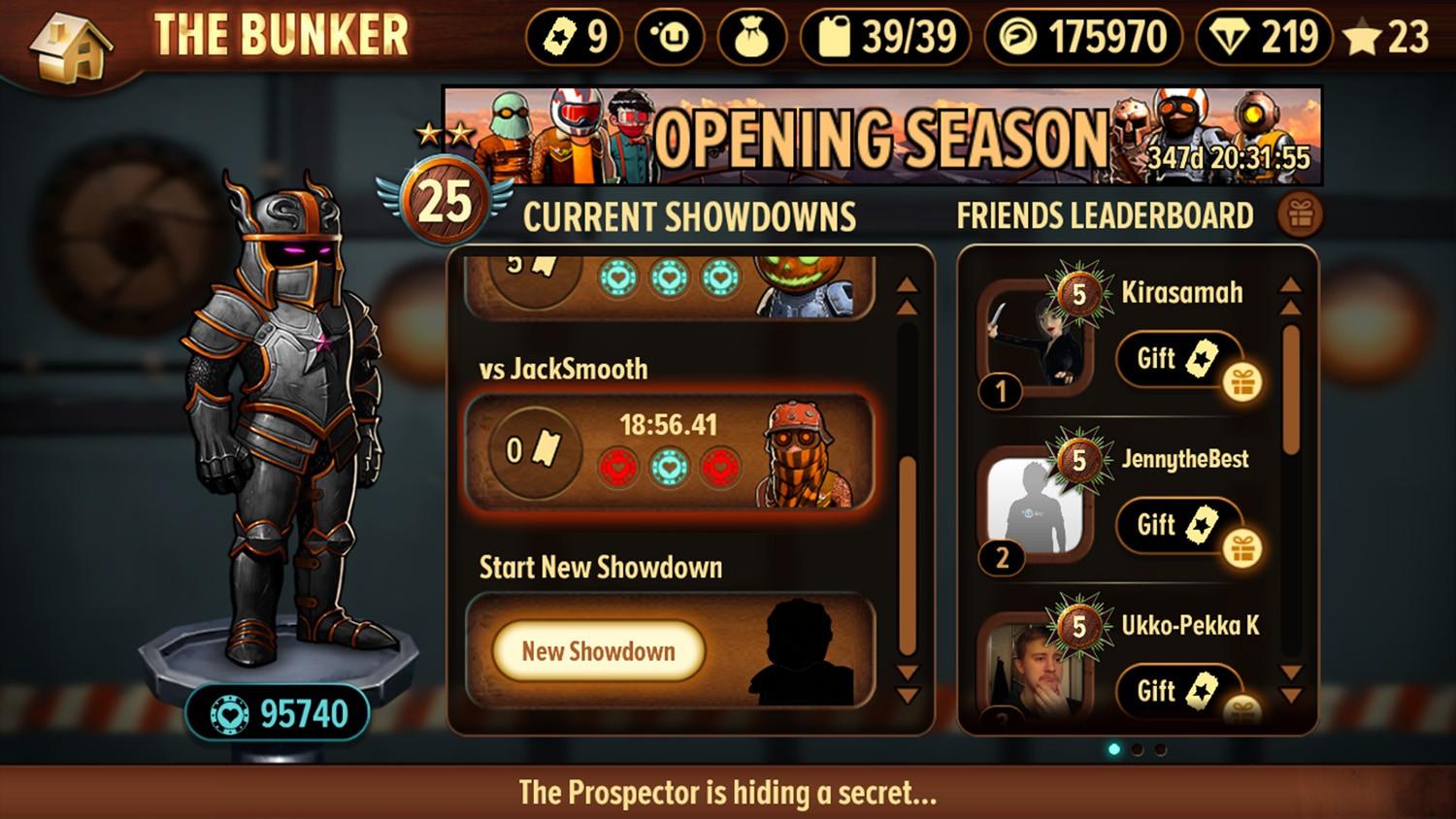The width and height of the screenshot is (1456, 819).
Task: Send a Gift ticket to Ukko-Pekka K
Action: click(x=1178, y=690)
